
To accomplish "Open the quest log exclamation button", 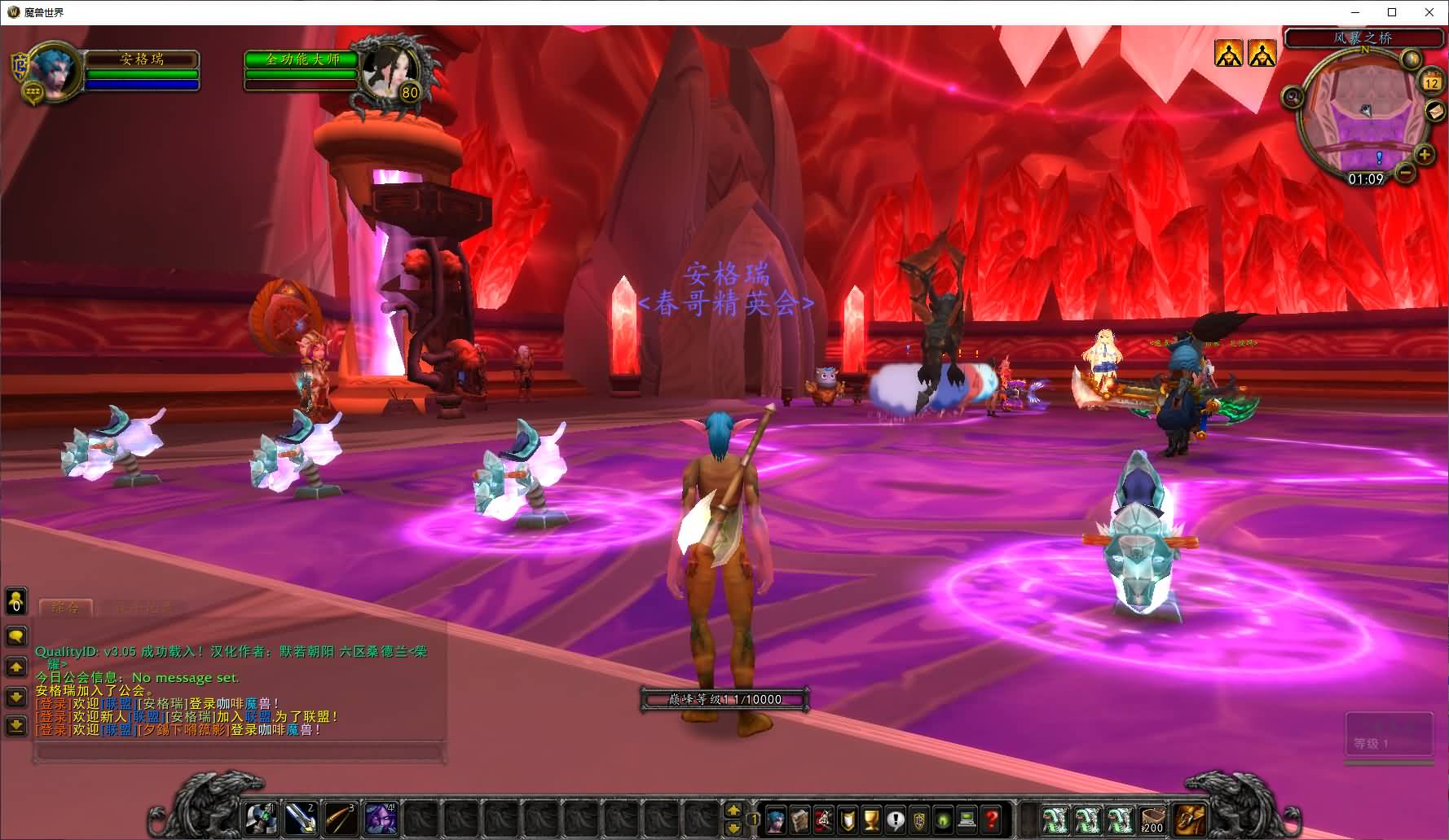I will pyautogui.click(x=896, y=819).
